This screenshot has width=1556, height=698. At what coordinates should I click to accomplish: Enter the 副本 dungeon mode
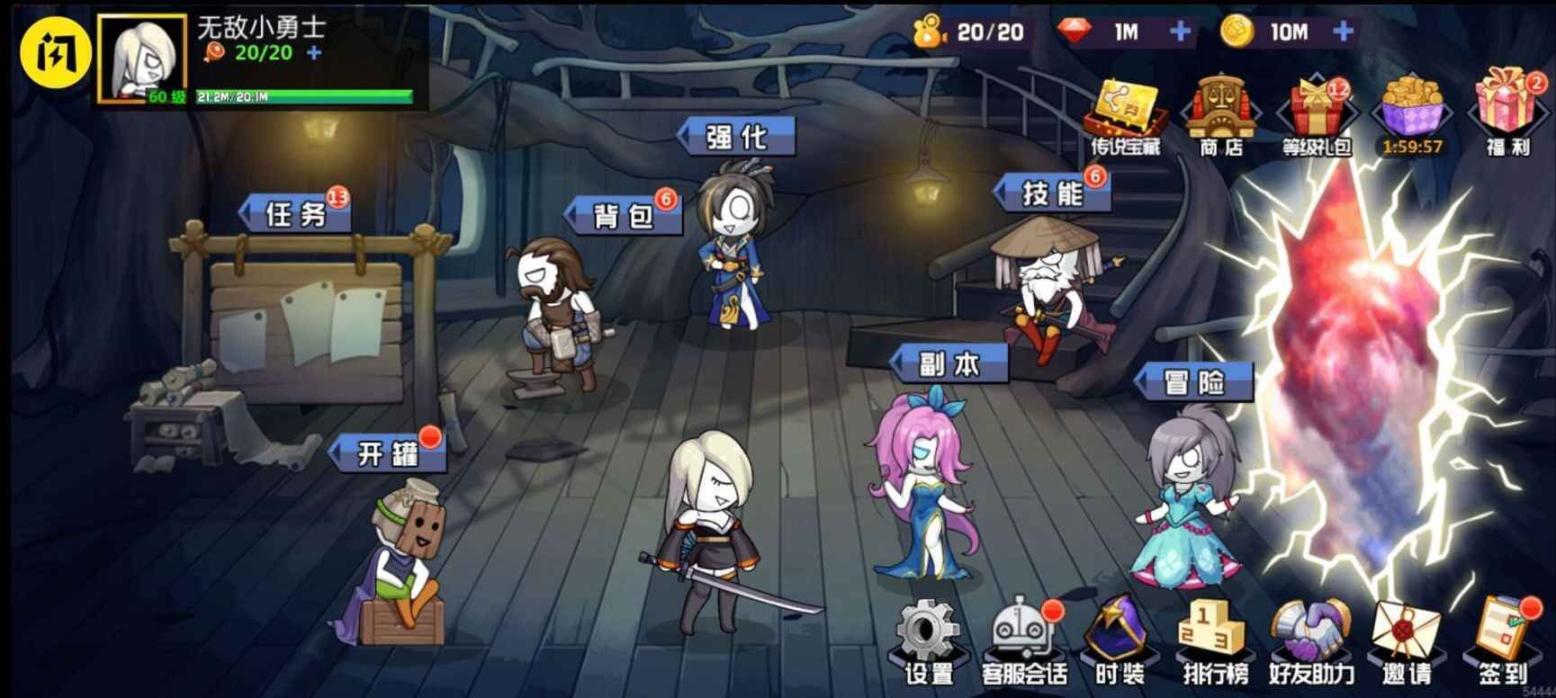click(949, 364)
